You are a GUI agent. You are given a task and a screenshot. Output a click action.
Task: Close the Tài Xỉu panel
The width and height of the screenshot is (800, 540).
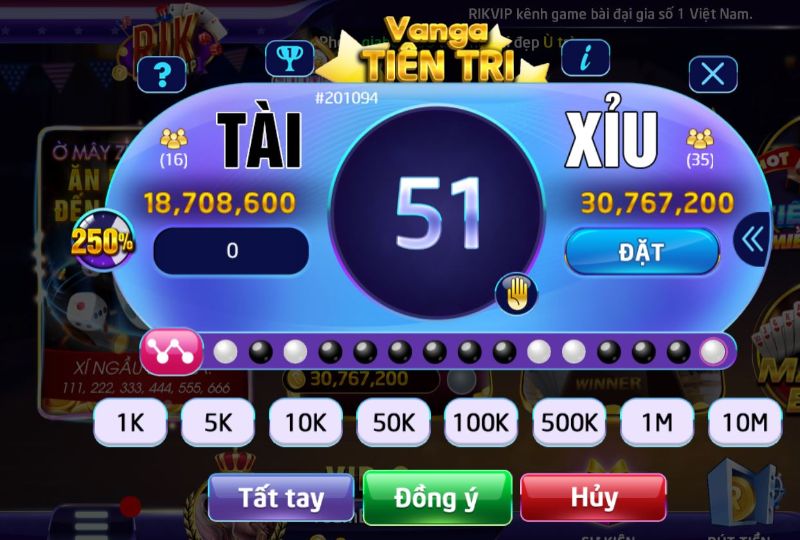coord(713,74)
